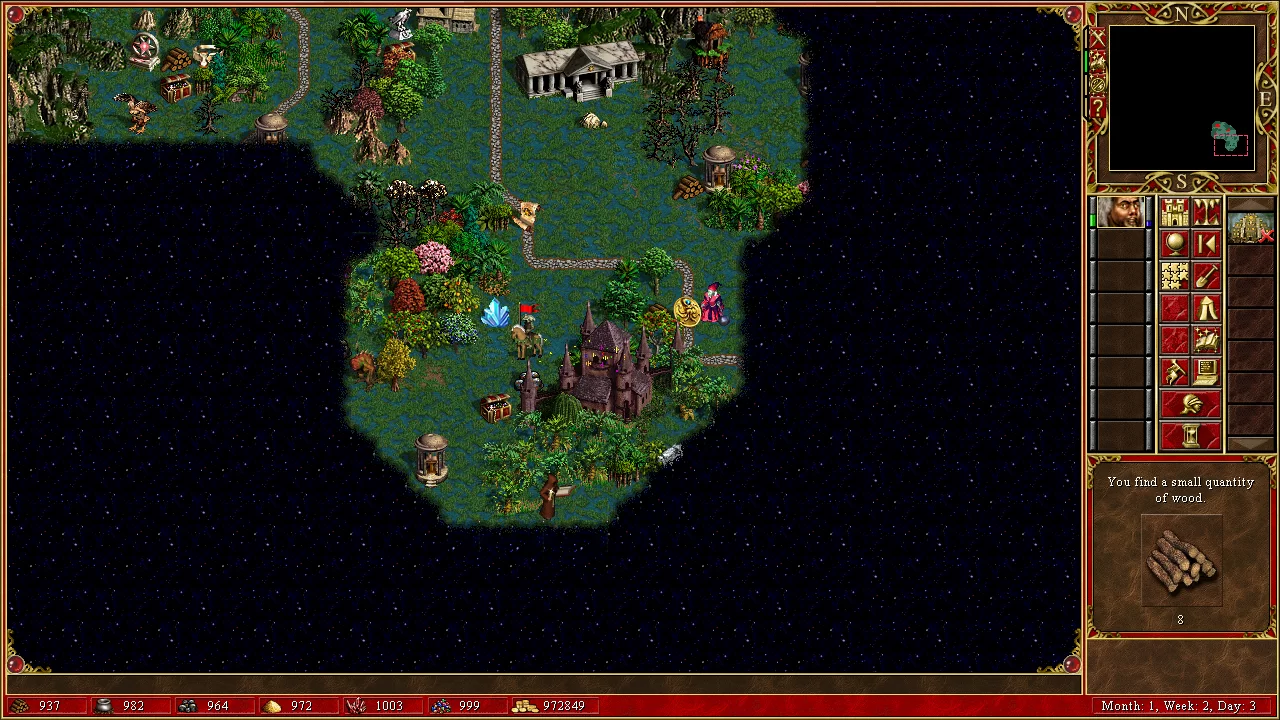Dig with the shovel button
The image size is (1280, 720).
1207,276
